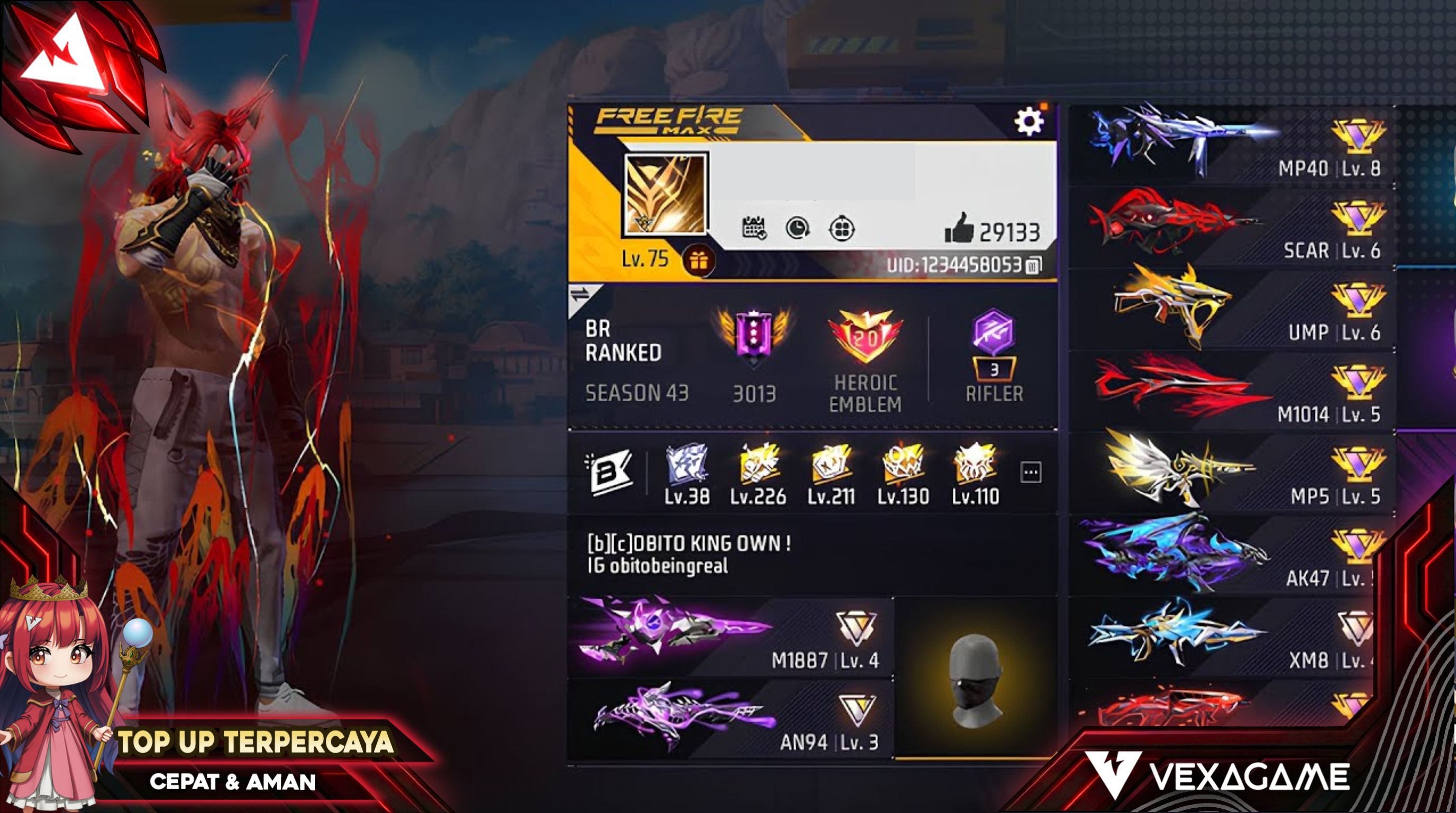Click the golden profile avatar
Screen dimensions: 1456x813
[x=665, y=194]
